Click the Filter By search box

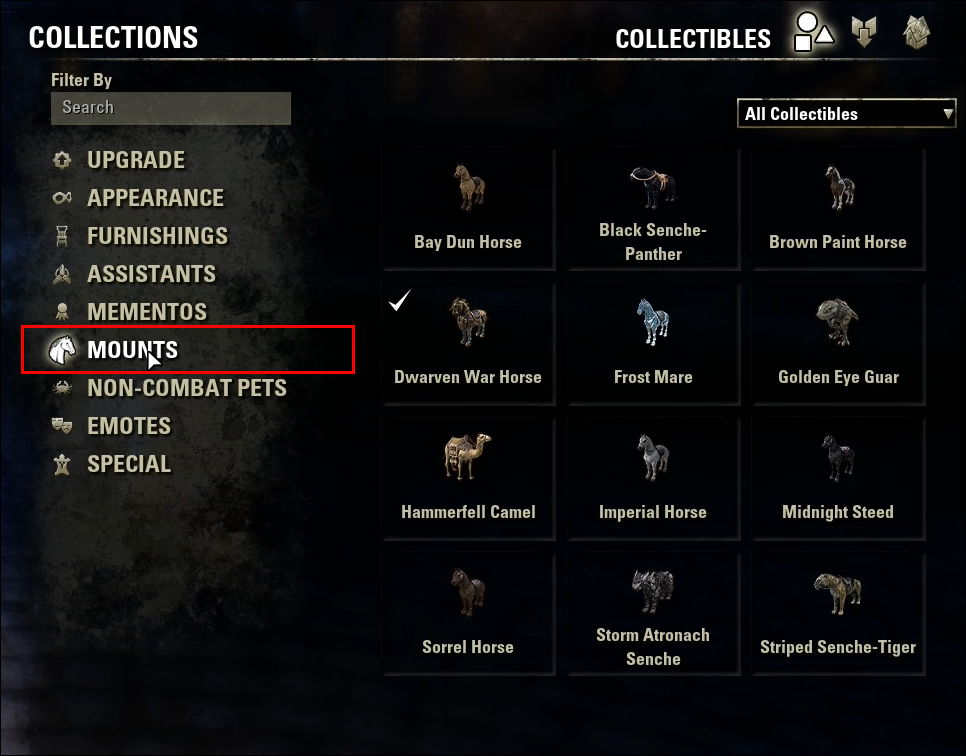[170, 108]
